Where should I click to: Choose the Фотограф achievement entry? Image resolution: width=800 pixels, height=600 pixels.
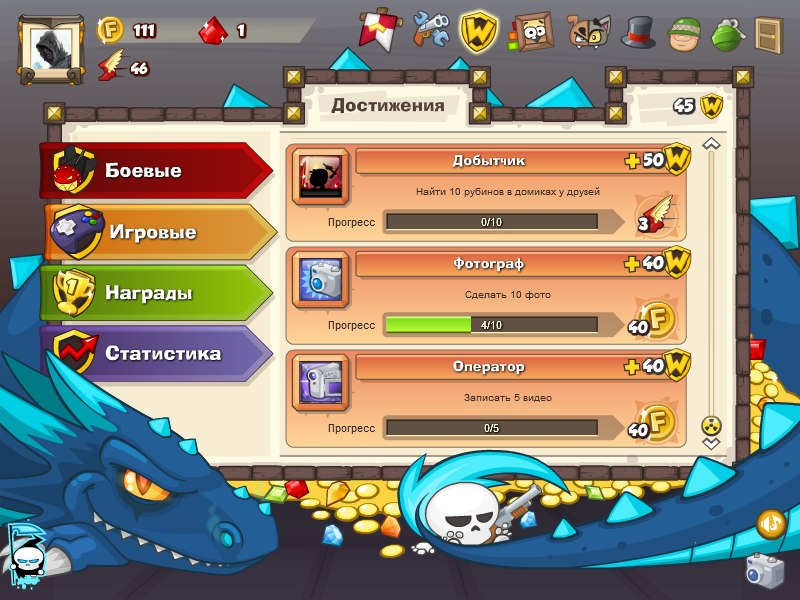pos(488,295)
